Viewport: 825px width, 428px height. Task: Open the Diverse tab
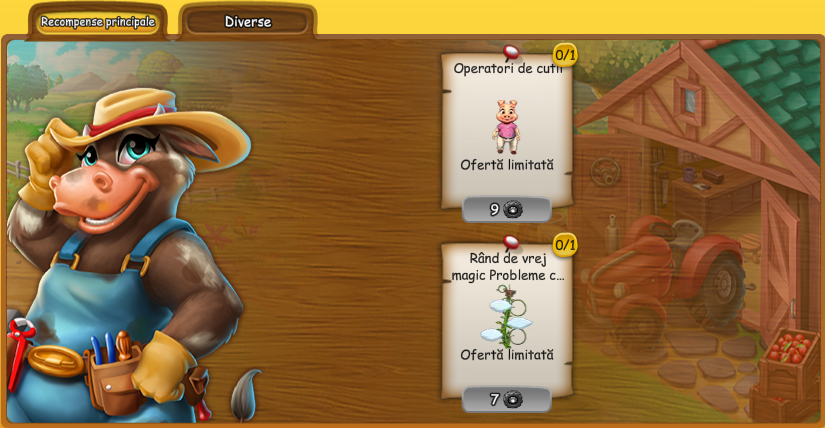pyautogui.click(x=247, y=22)
